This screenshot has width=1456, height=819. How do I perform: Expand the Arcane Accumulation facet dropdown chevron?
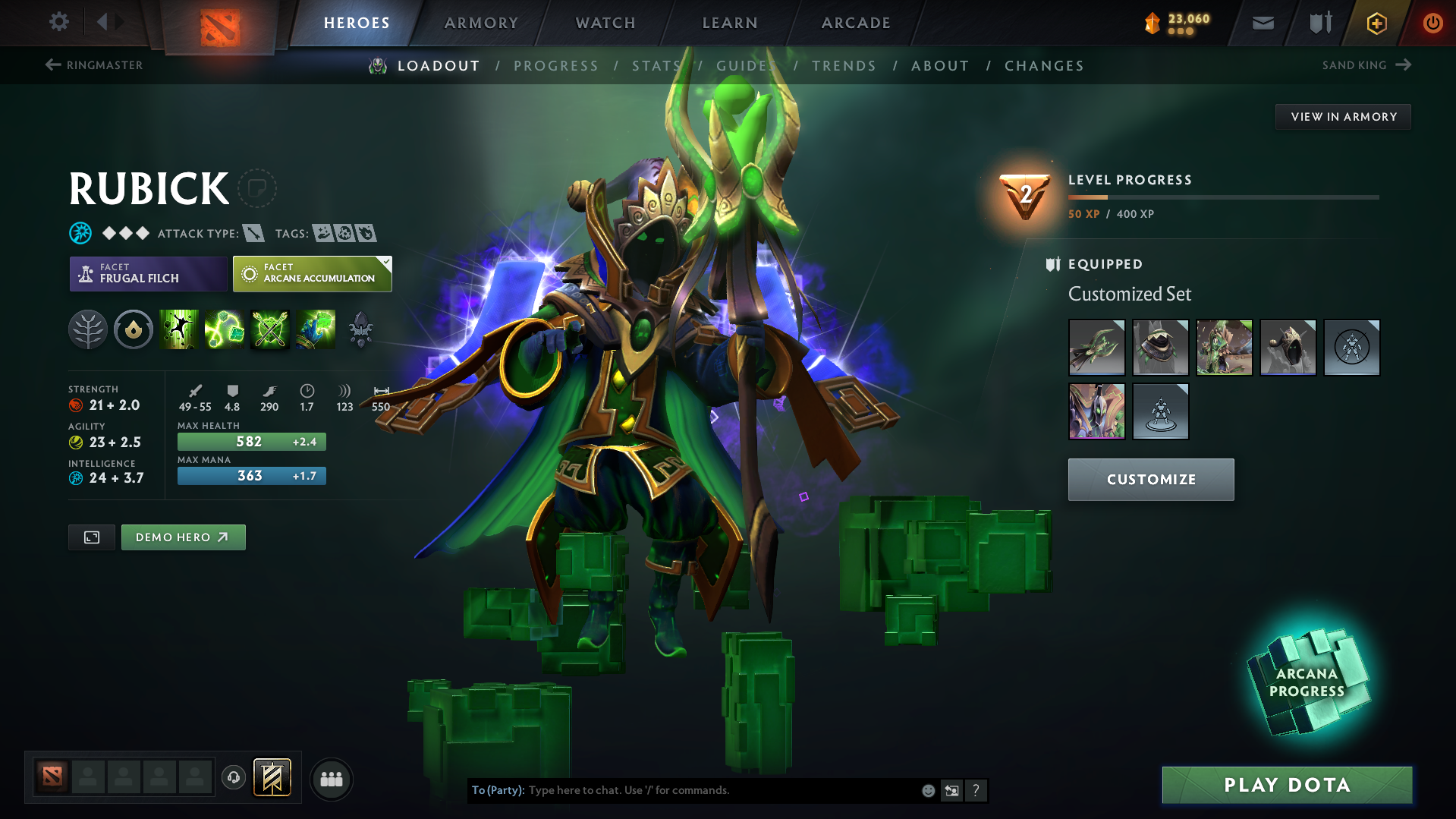pyautogui.click(x=387, y=265)
